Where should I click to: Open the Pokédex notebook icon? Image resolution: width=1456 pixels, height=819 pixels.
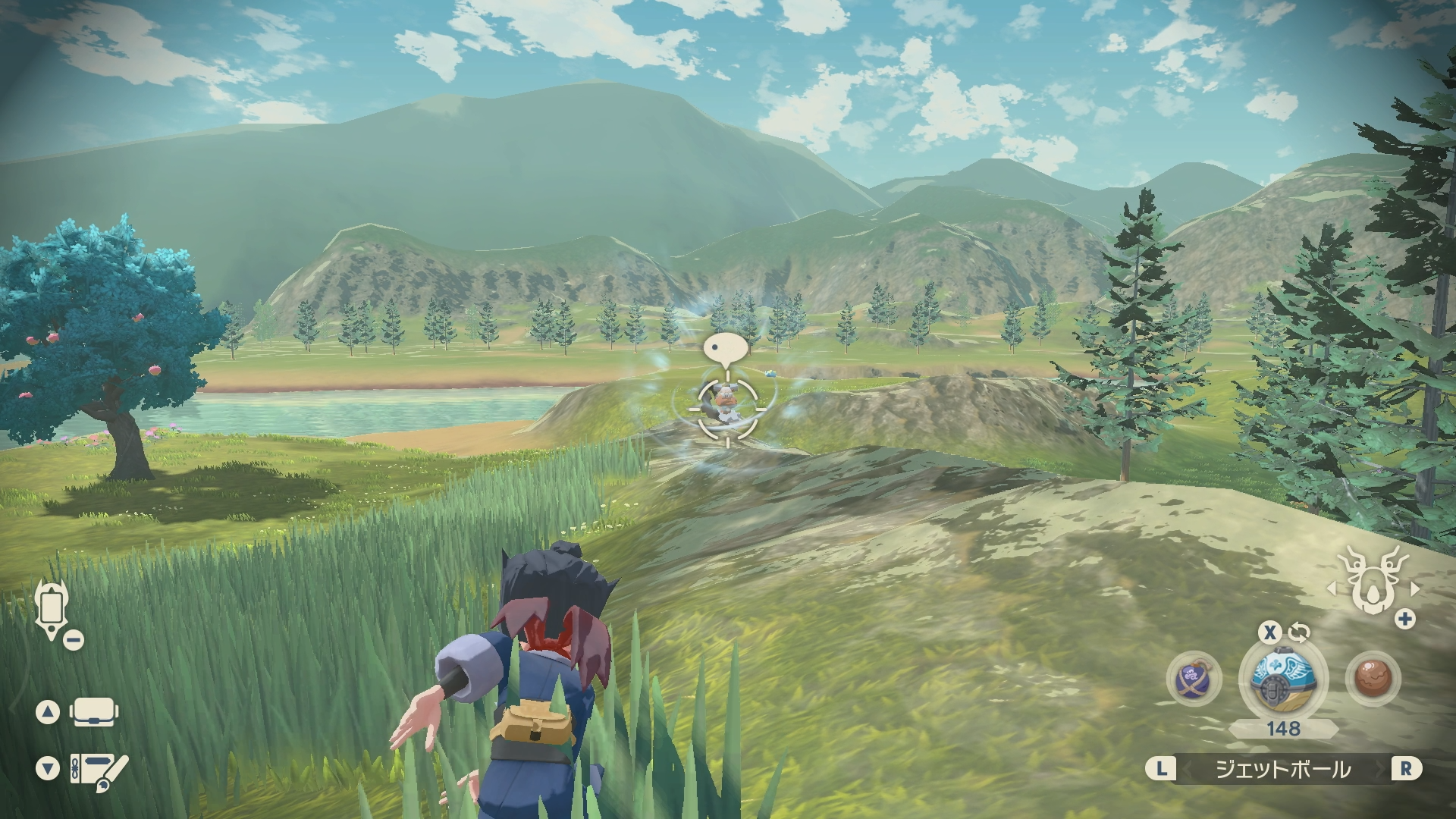99,769
